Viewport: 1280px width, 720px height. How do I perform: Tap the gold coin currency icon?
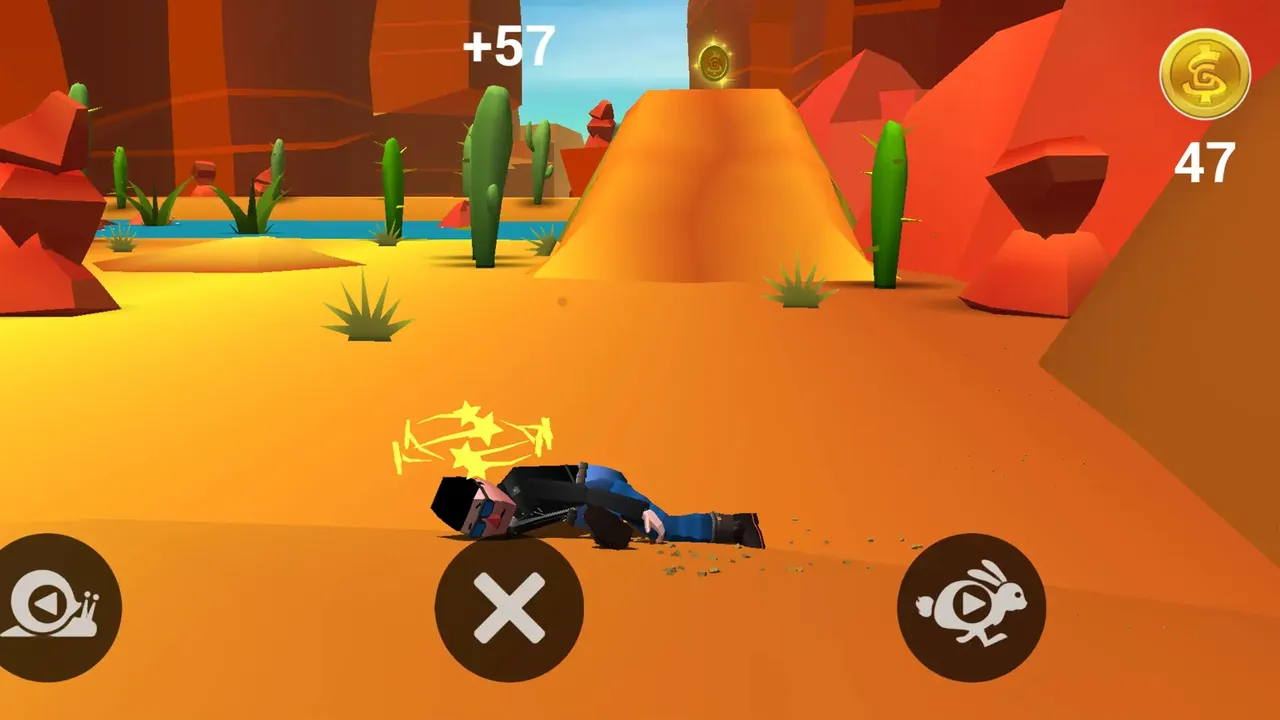tap(1204, 73)
